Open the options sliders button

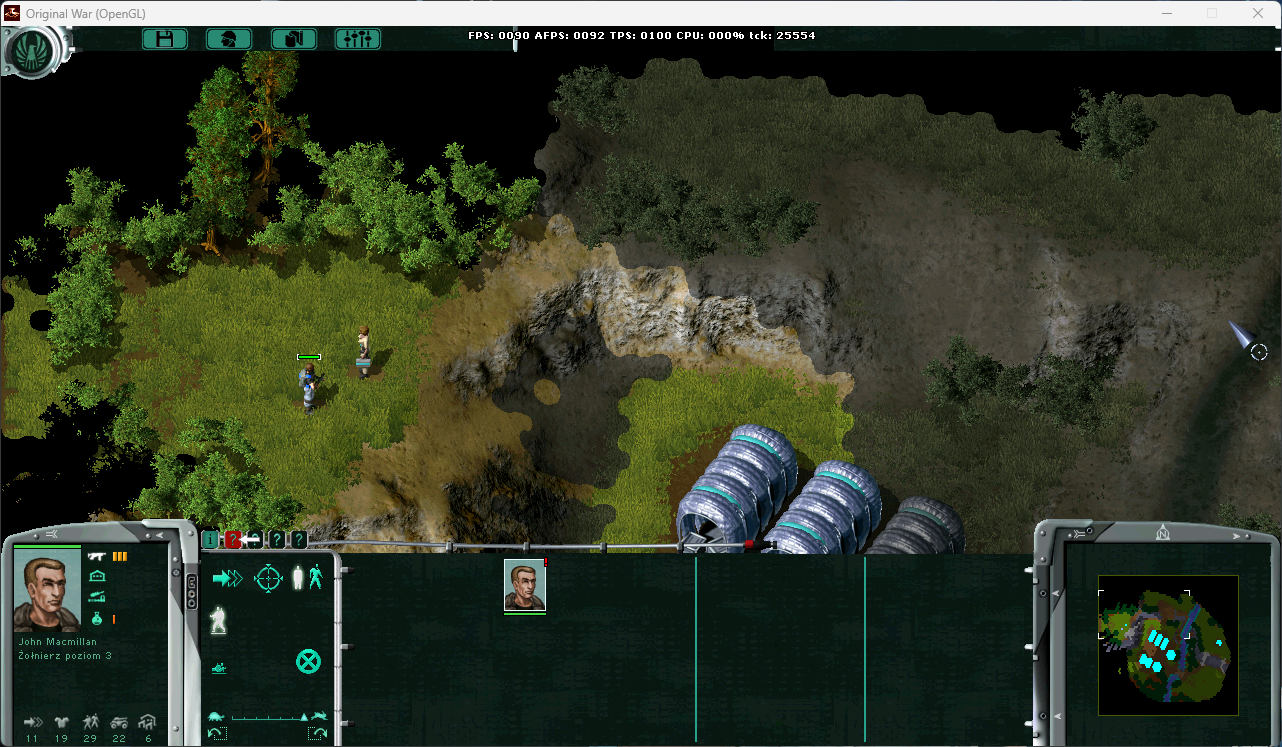coord(357,39)
